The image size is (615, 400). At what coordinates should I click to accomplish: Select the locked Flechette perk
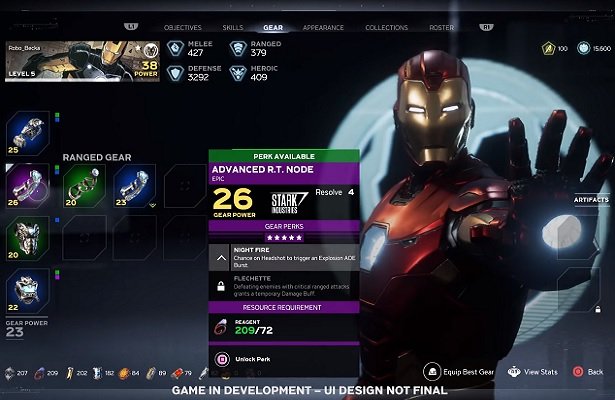click(283, 285)
